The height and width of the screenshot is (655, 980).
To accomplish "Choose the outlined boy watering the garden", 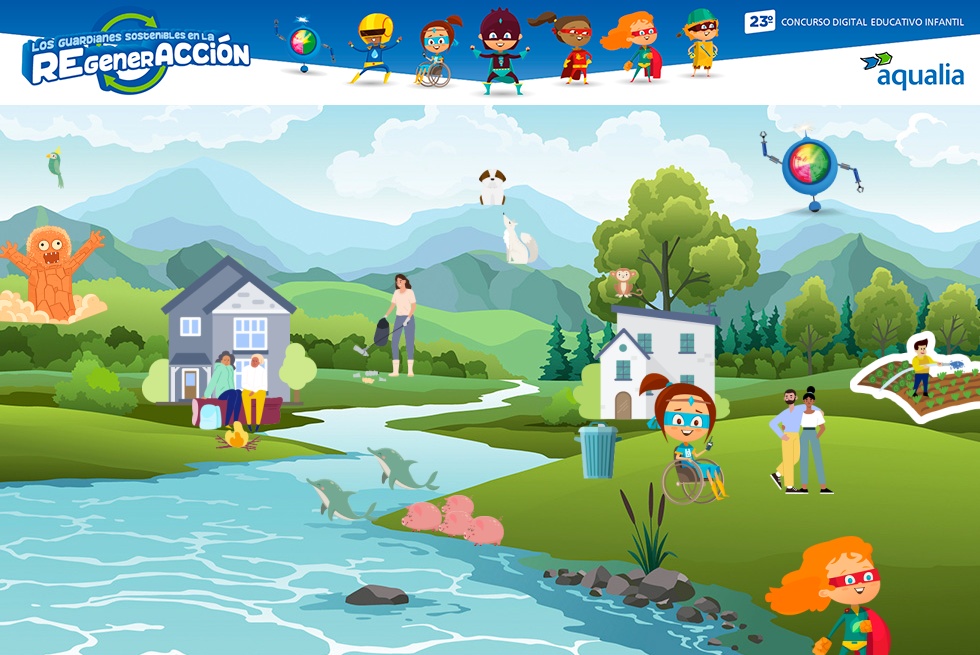I will pyautogui.click(x=921, y=368).
